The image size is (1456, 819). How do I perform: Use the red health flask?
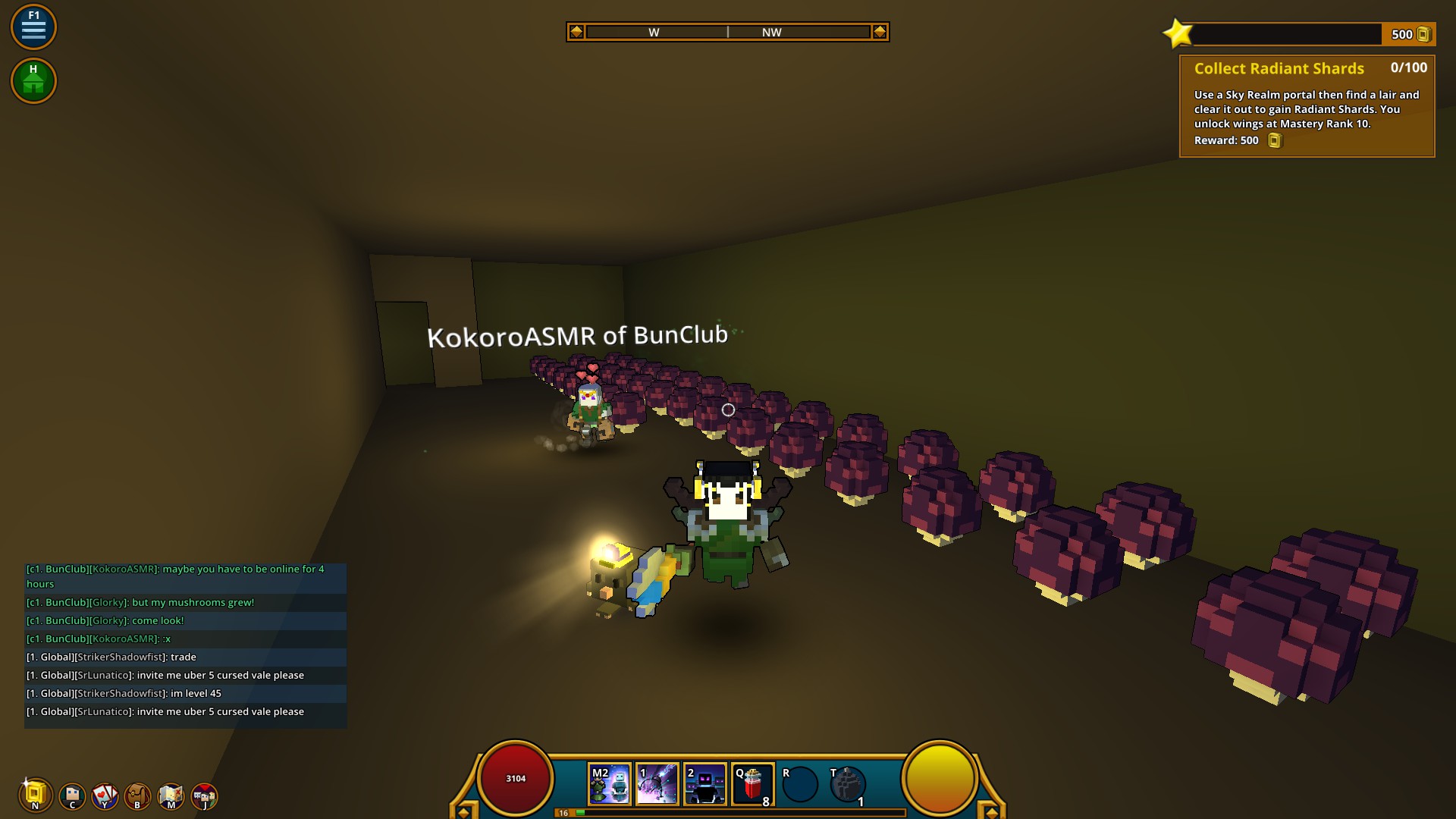pos(753,784)
